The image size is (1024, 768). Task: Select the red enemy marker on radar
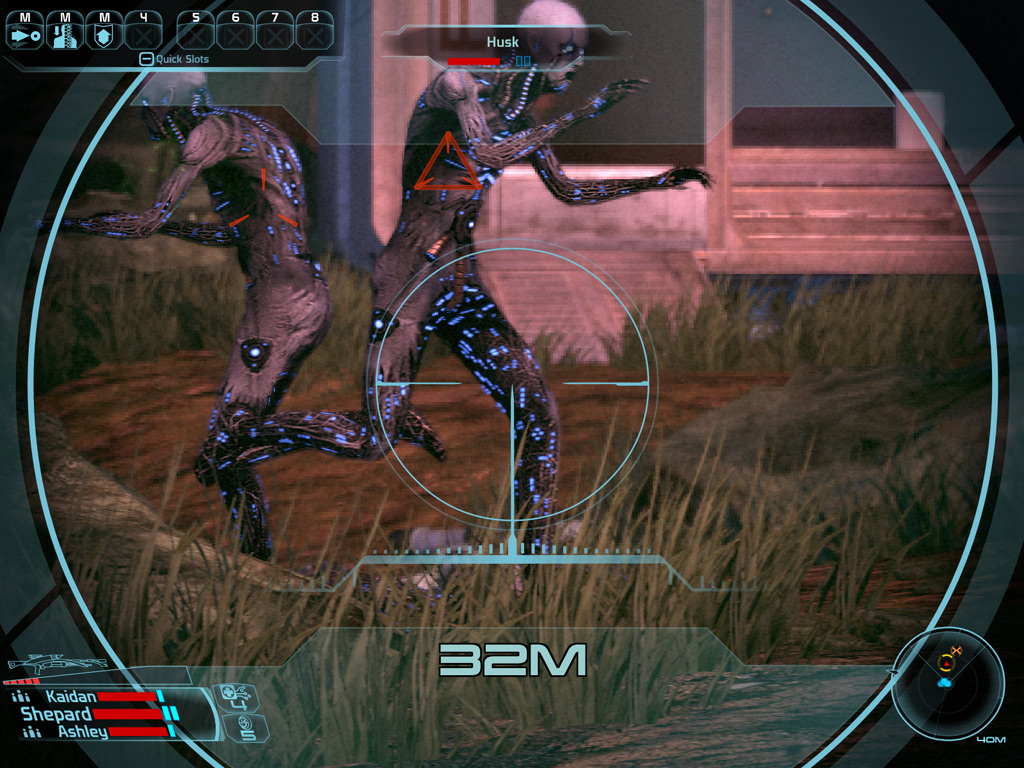pos(945,663)
